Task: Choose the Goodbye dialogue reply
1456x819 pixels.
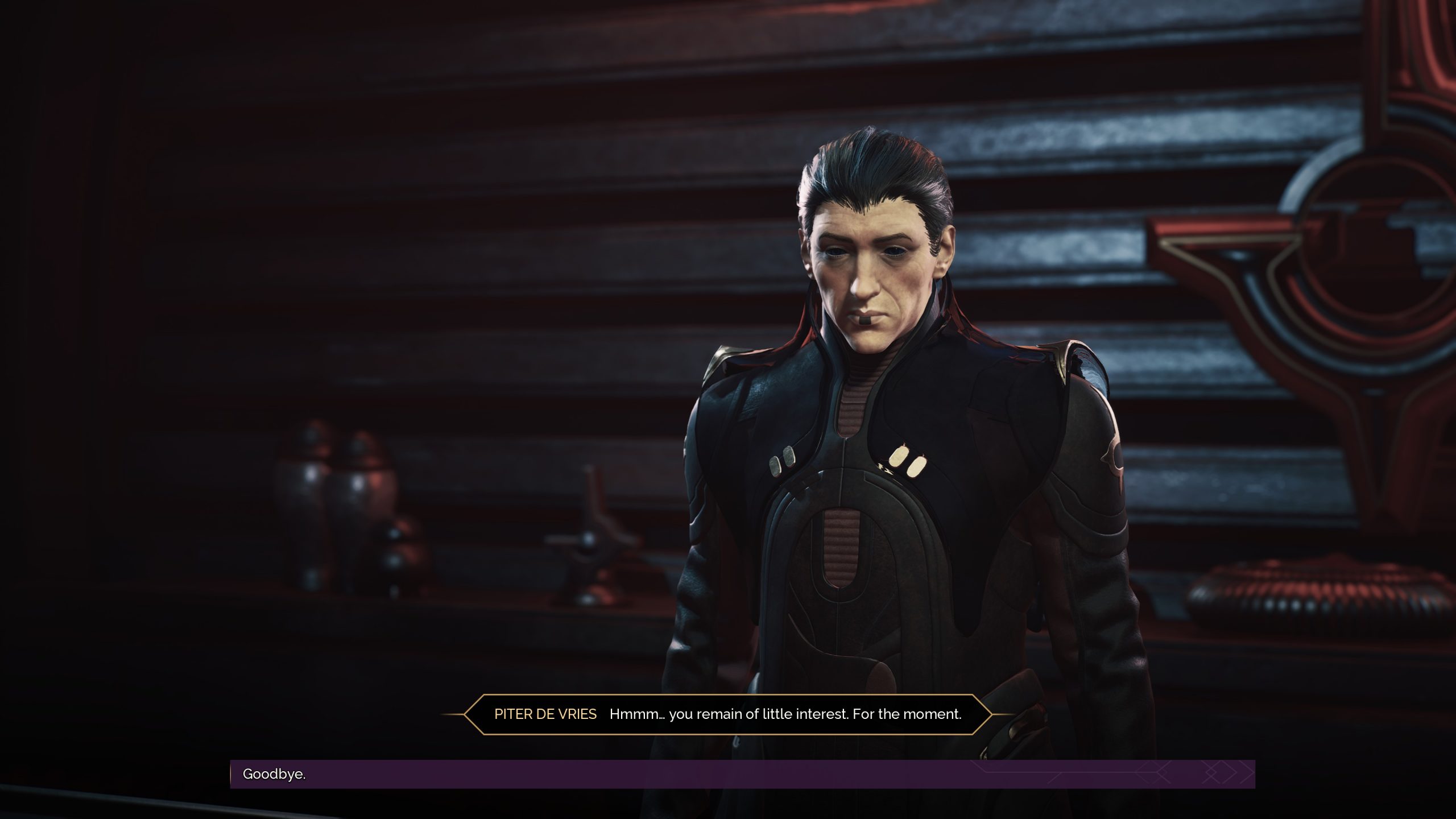Action: [274, 774]
